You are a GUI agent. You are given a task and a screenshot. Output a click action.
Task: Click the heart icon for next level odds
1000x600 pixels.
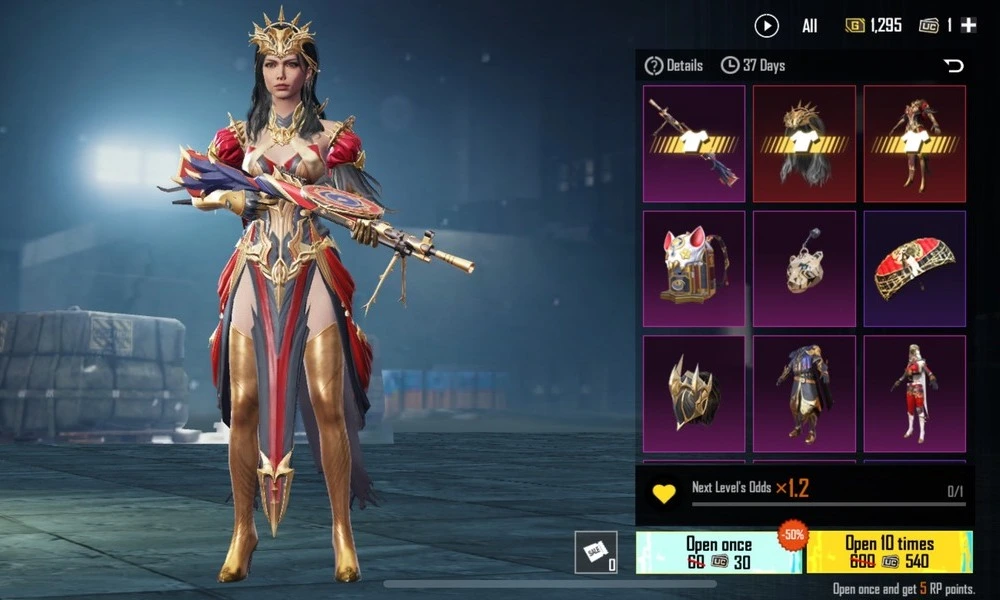click(664, 493)
